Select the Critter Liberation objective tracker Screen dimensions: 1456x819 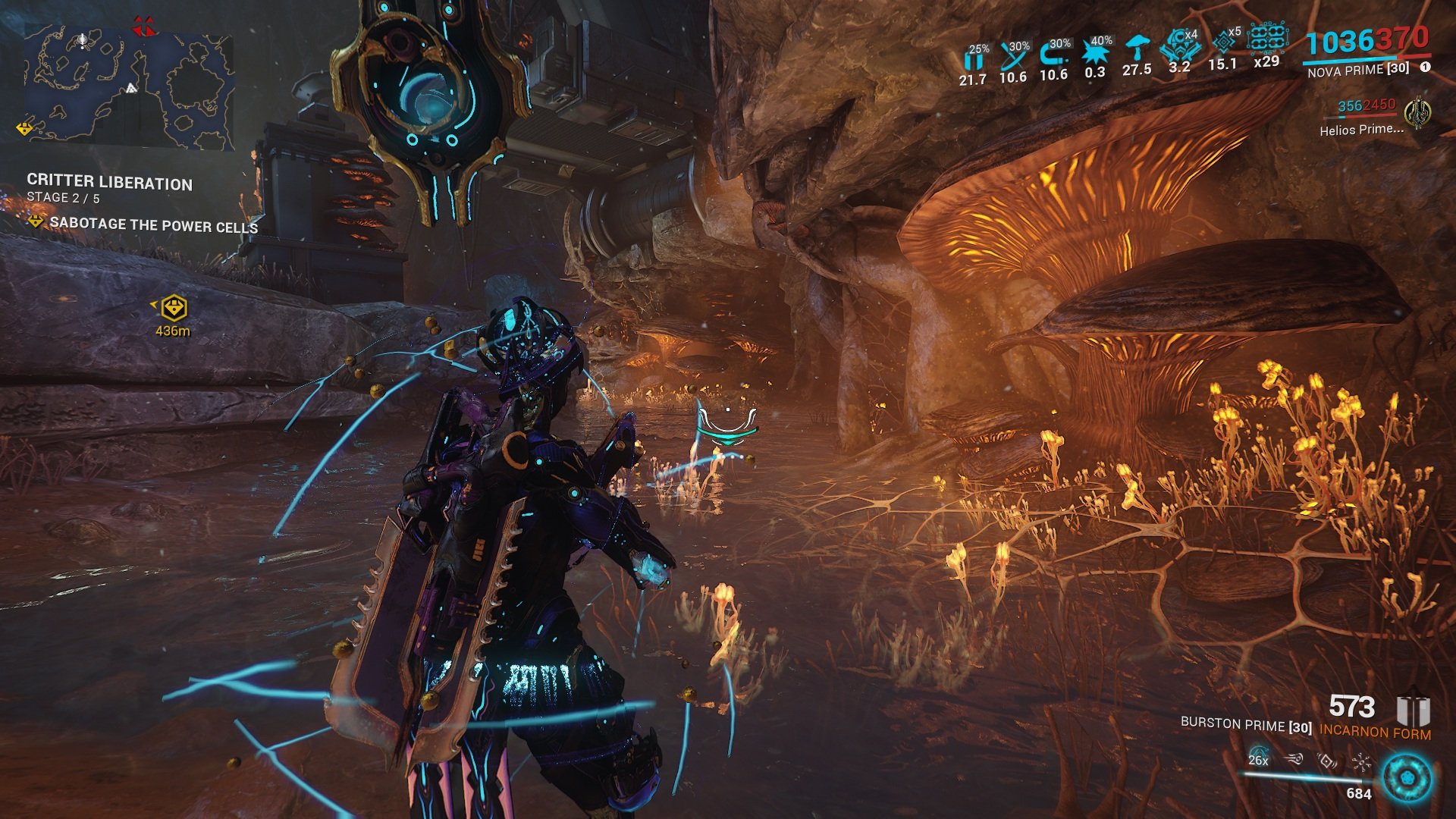pos(109,183)
